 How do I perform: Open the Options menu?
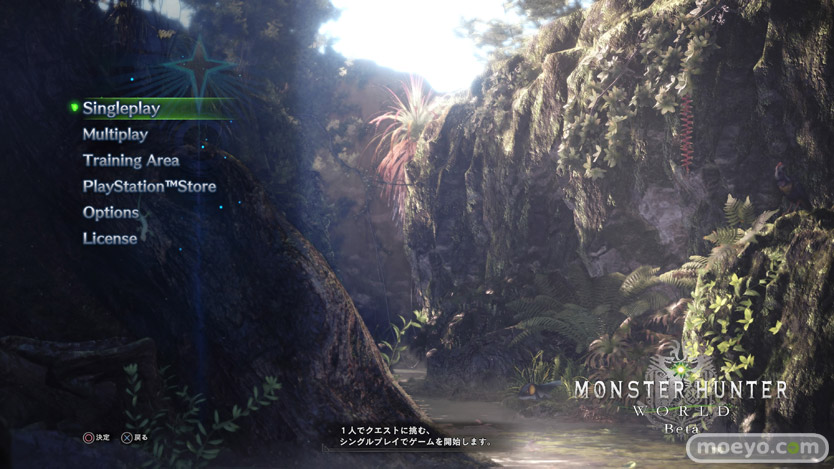tap(111, 212)
